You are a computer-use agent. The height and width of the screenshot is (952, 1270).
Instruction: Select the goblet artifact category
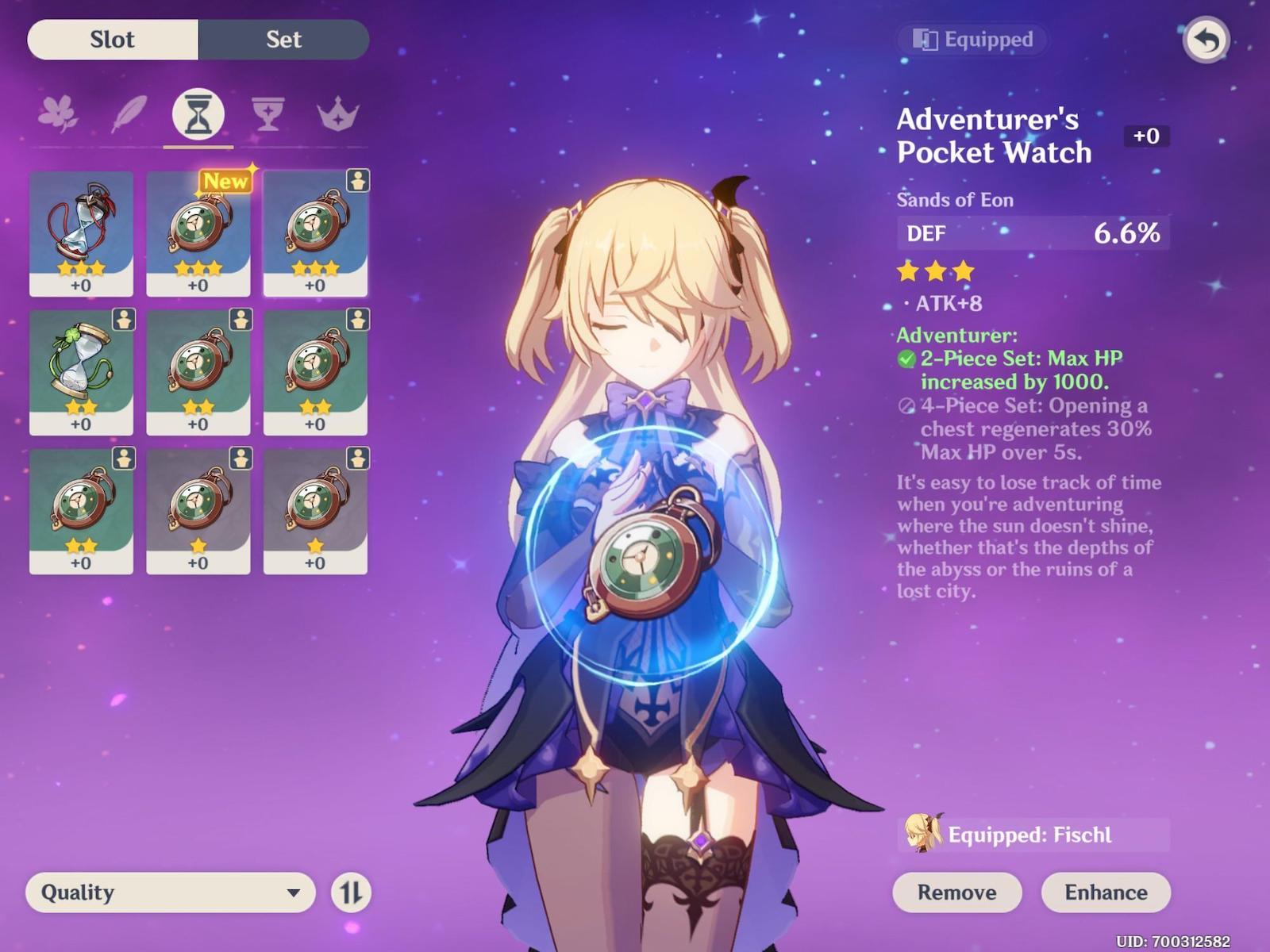click(x=268, y=114)
